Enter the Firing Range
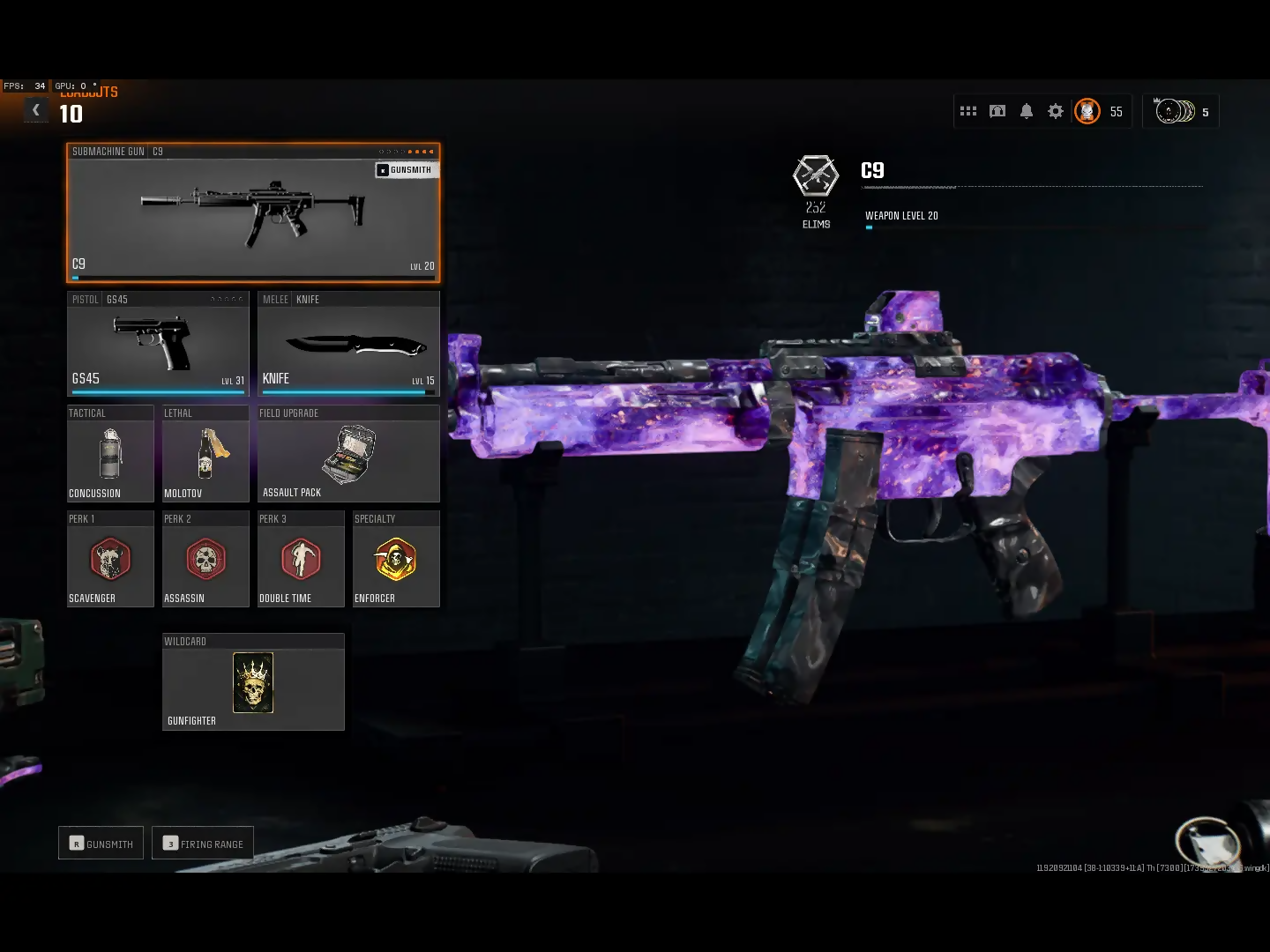This screenshot has height=952, width=1270. point(203,844)
